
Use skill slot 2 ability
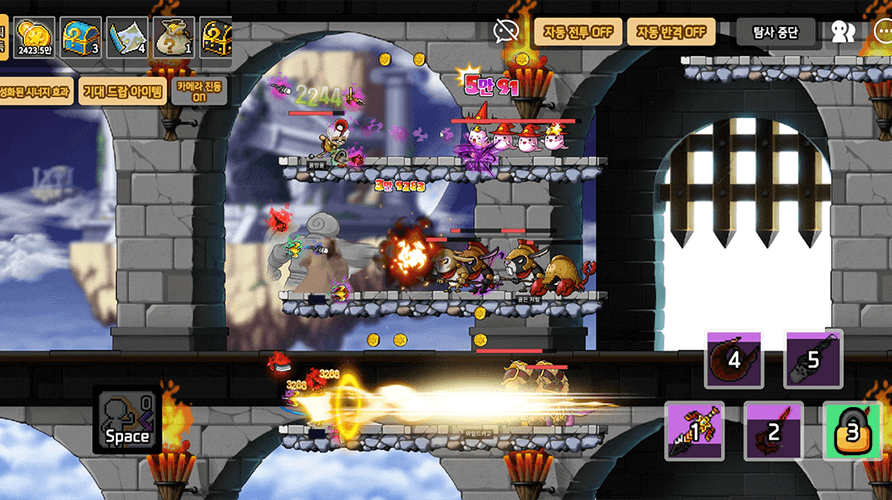click(x=773, y=431)
